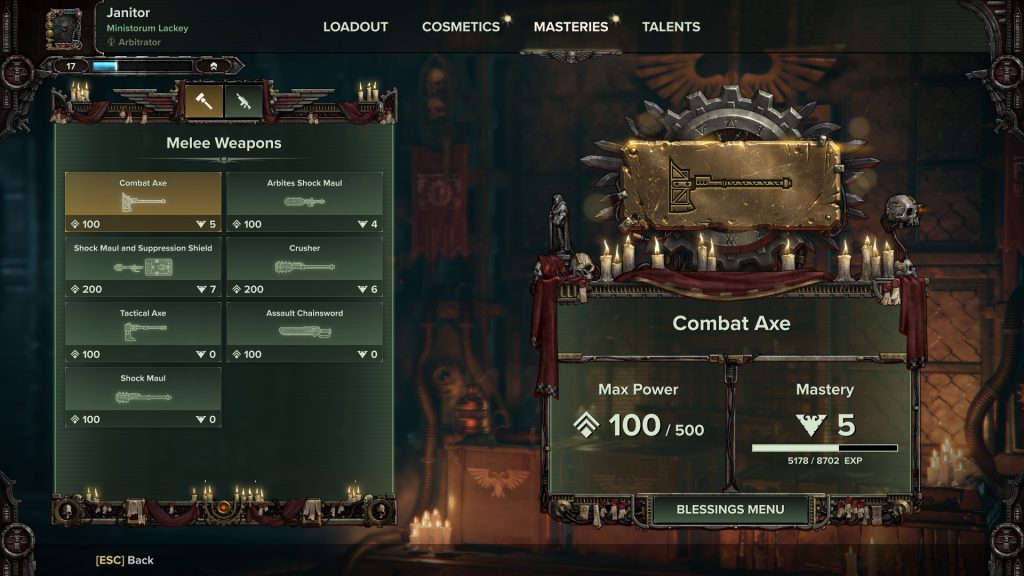The height and width of the screenshot is (576, 1024).
Task: Select the Crusher weapon tile
Action: pyautogui.click(x=304, y=267)
